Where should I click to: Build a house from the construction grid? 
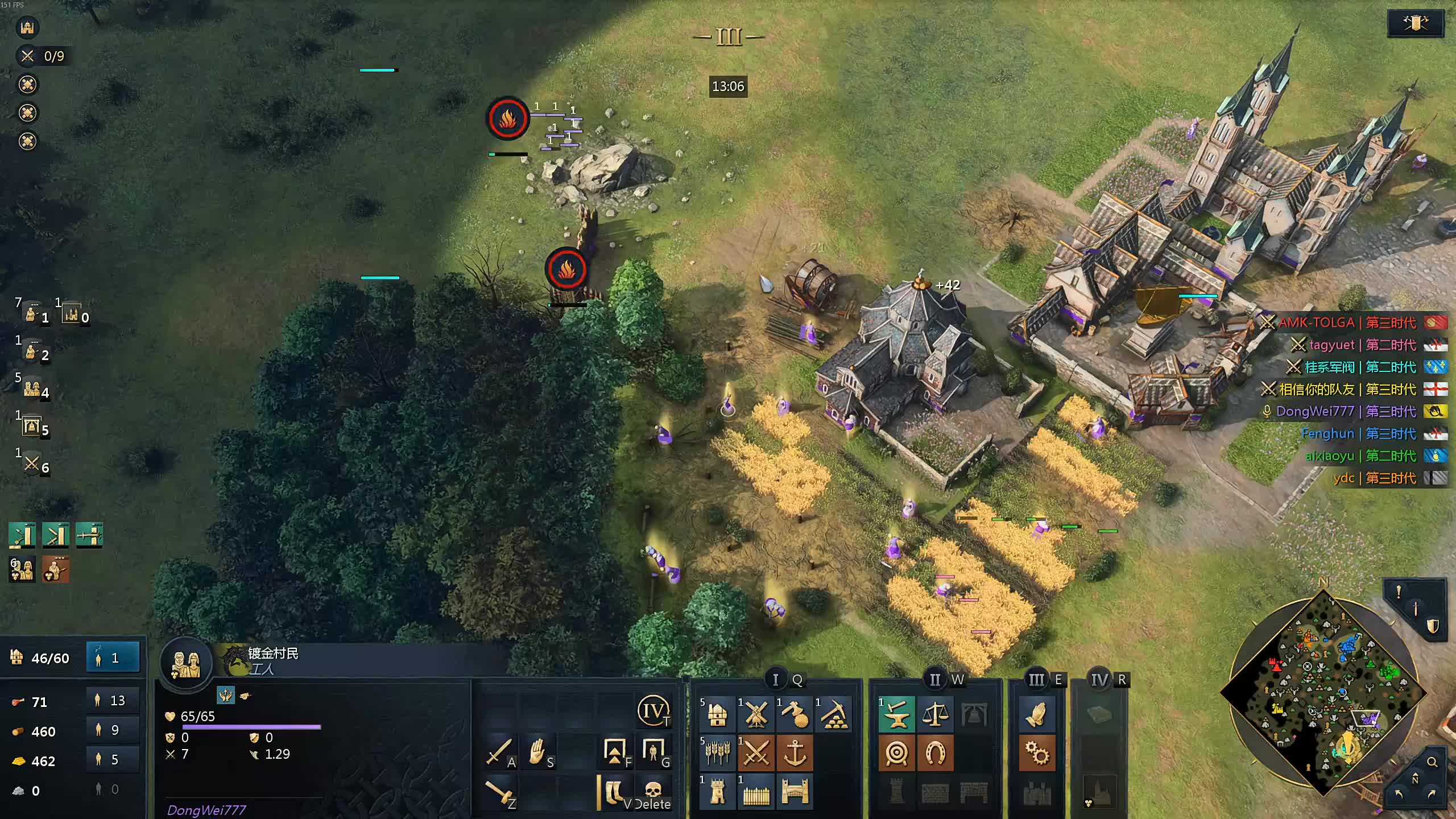pyautogui.click(x=718, y=714)
